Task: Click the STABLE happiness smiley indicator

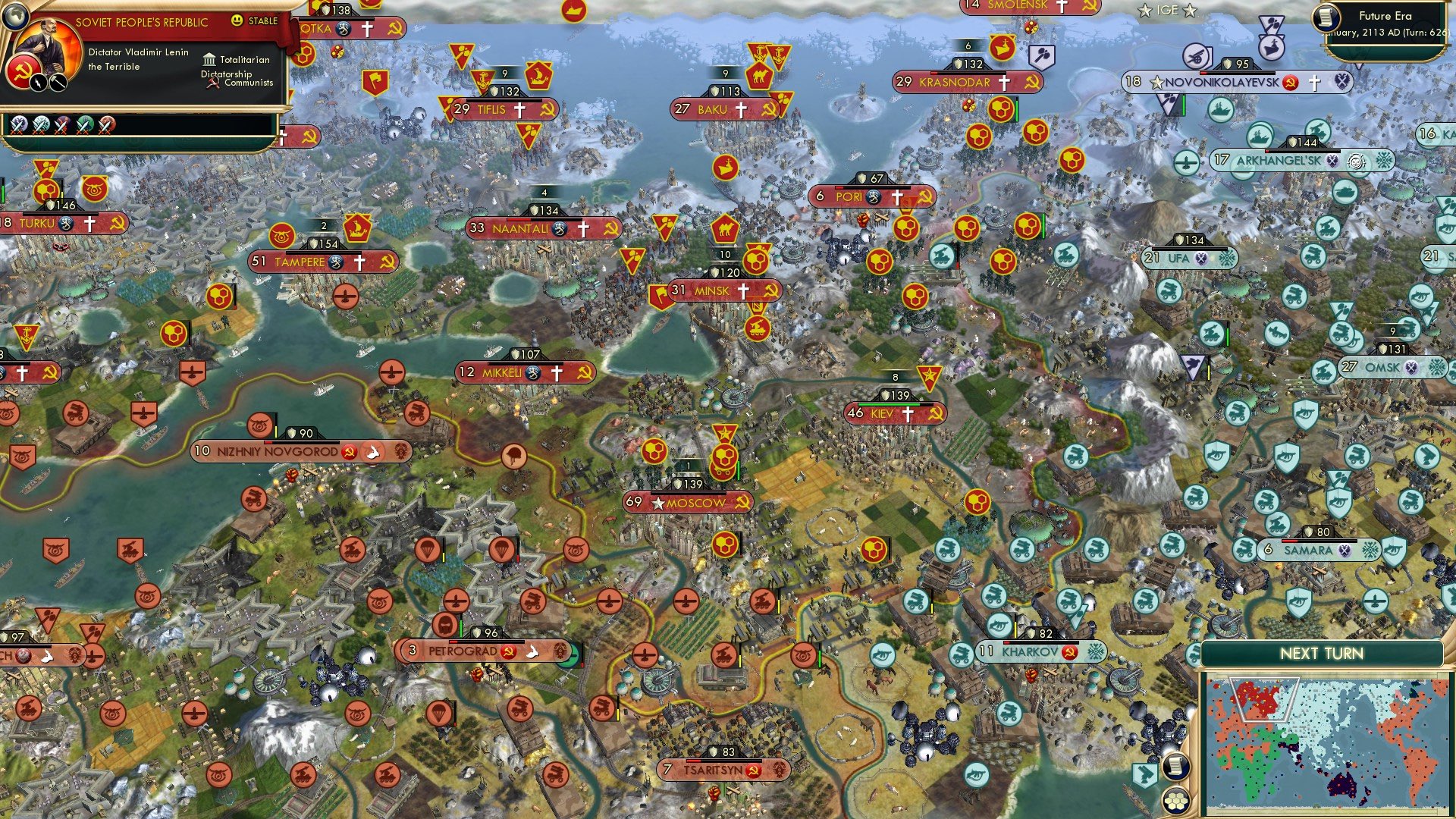Action: (x=237, y=21)
